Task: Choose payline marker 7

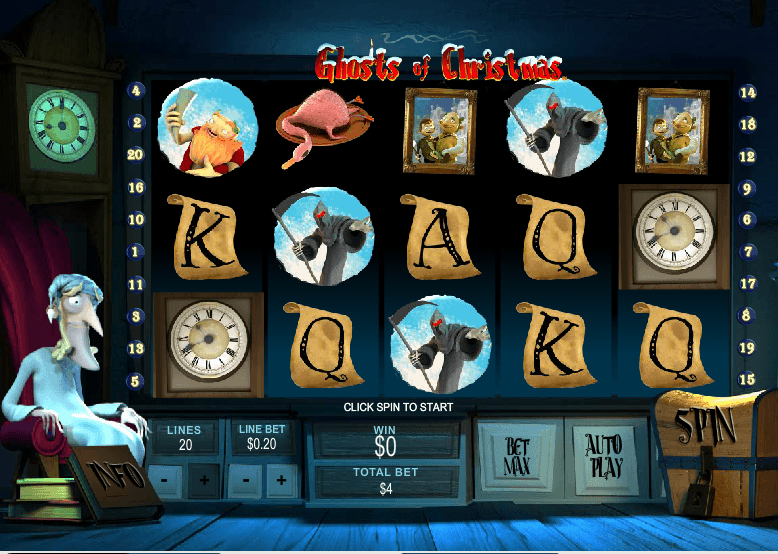Action: click(747, 252)
